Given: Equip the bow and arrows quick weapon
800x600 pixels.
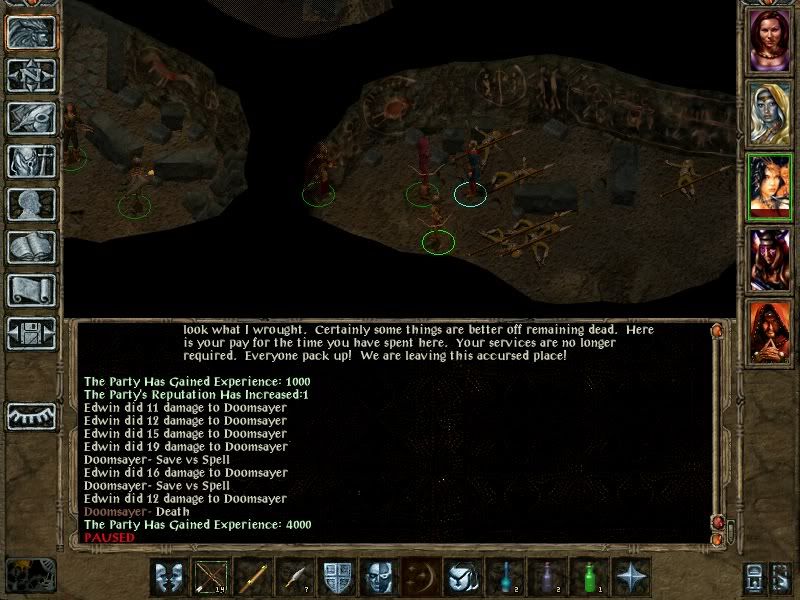Looking at the screenshot, I should click(210, 576).
